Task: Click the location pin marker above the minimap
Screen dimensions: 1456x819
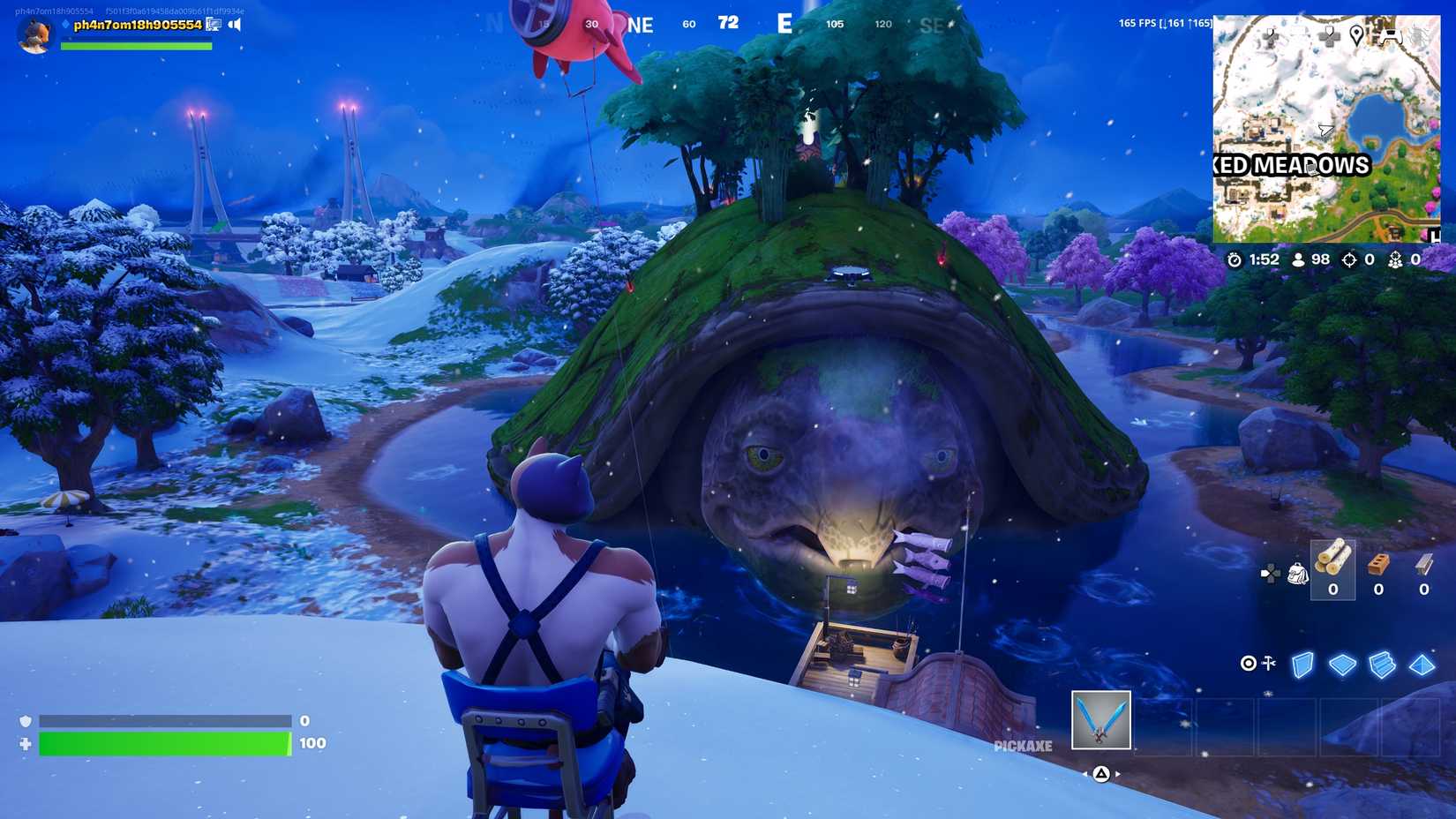Action: [x=1357, y=35]
